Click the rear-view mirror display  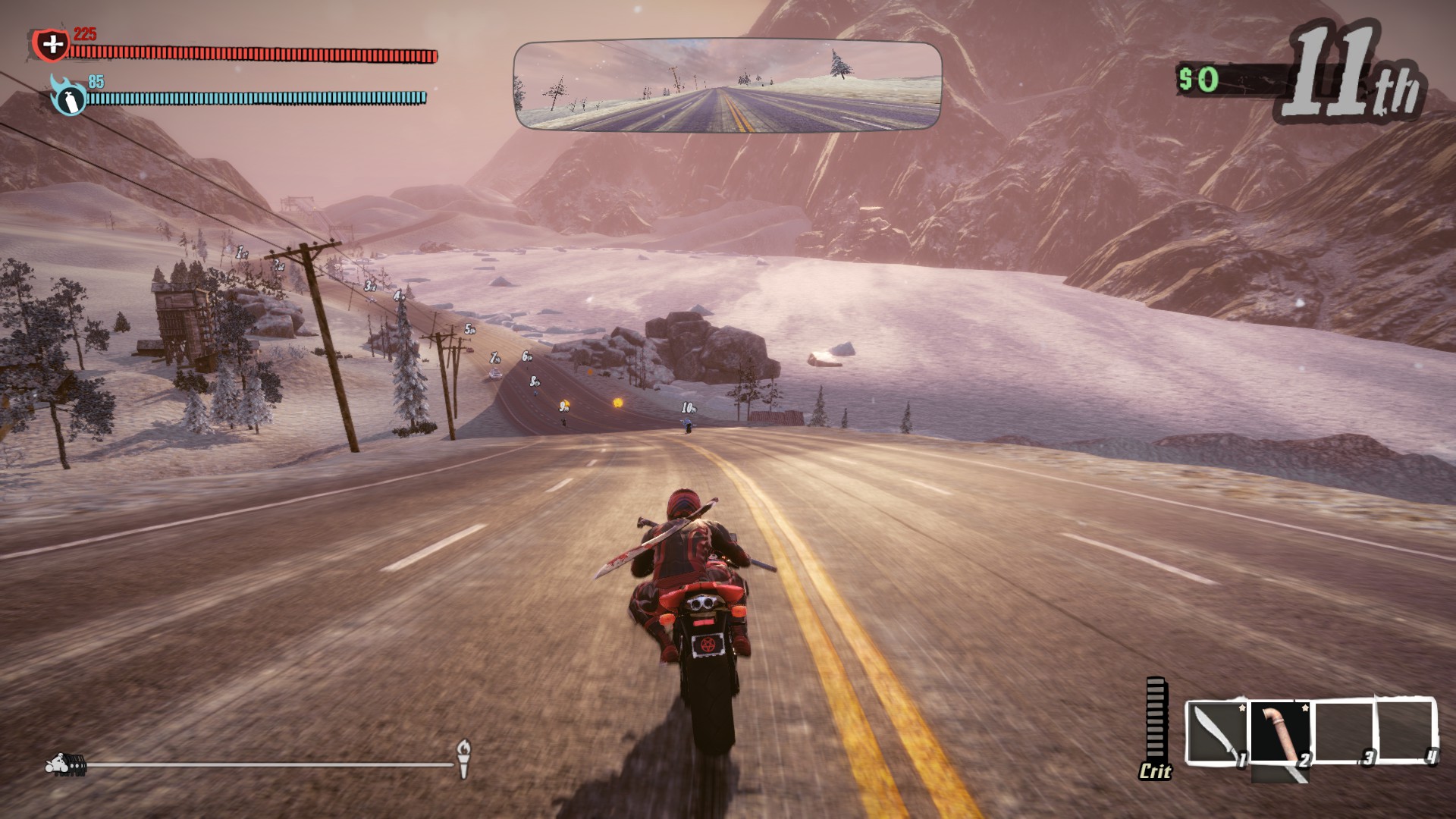pos(727,86)
